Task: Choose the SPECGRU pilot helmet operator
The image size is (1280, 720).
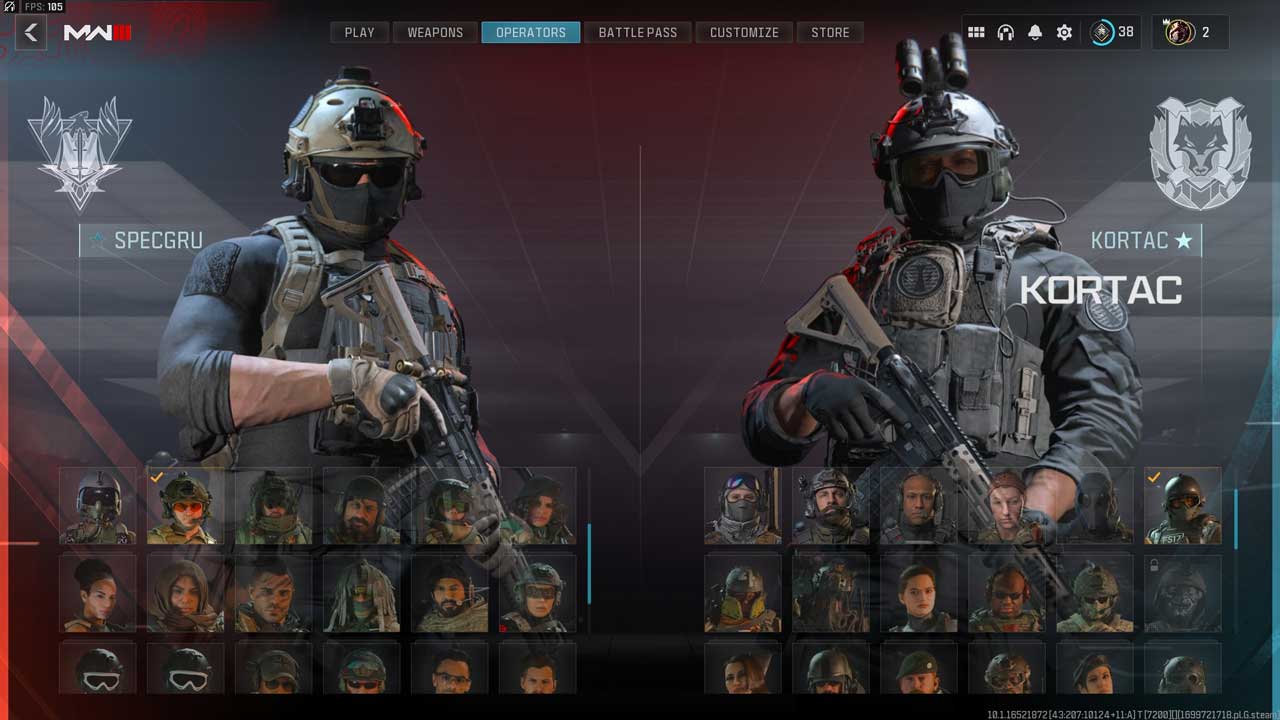Action: pyautogui.click(x=98, y=506)
